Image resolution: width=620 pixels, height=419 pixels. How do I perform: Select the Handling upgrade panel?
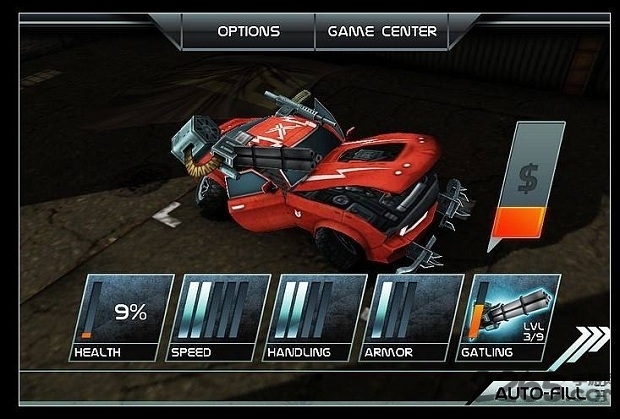(314, 317)
